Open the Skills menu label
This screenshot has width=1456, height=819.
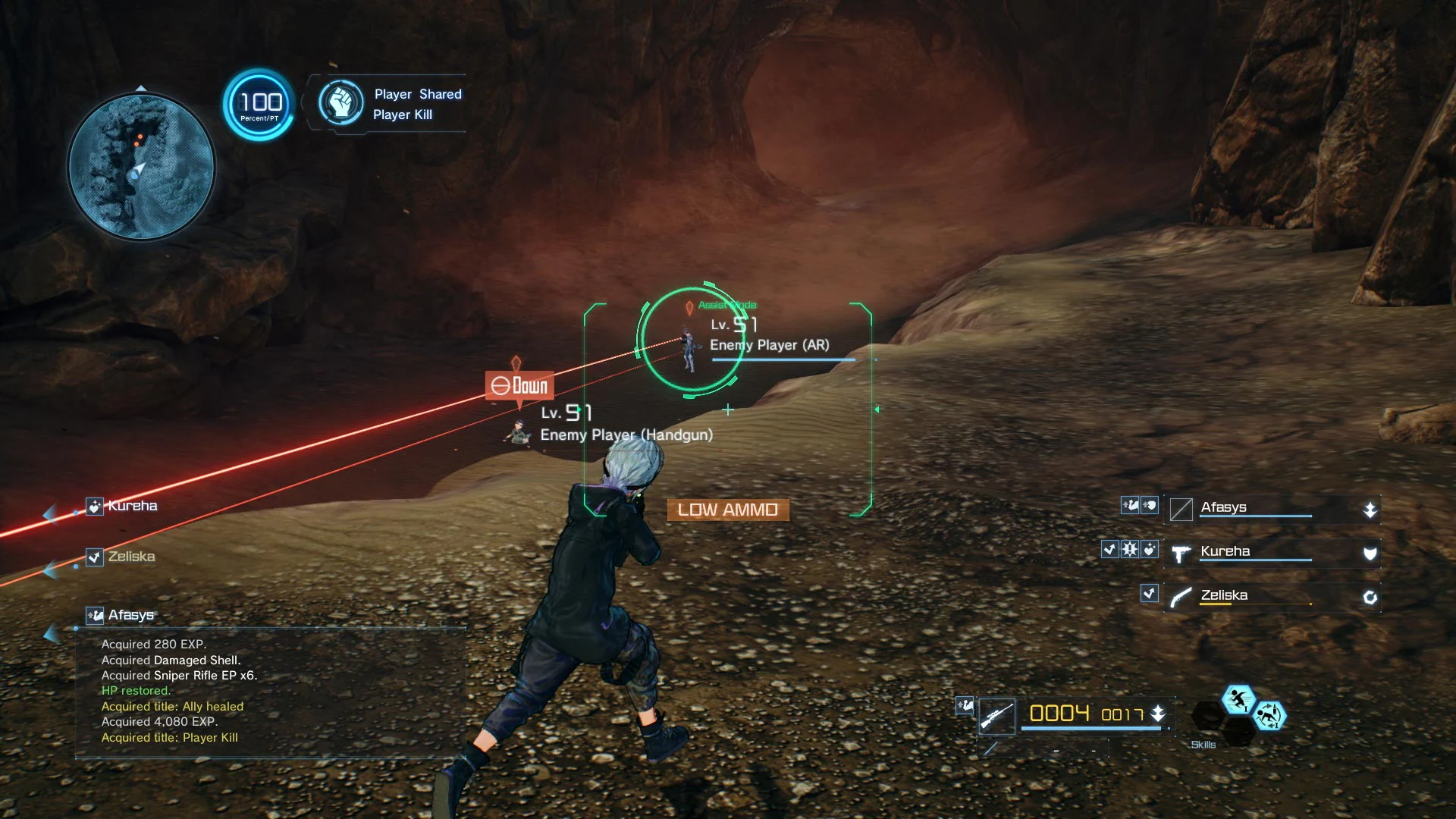1203,745
